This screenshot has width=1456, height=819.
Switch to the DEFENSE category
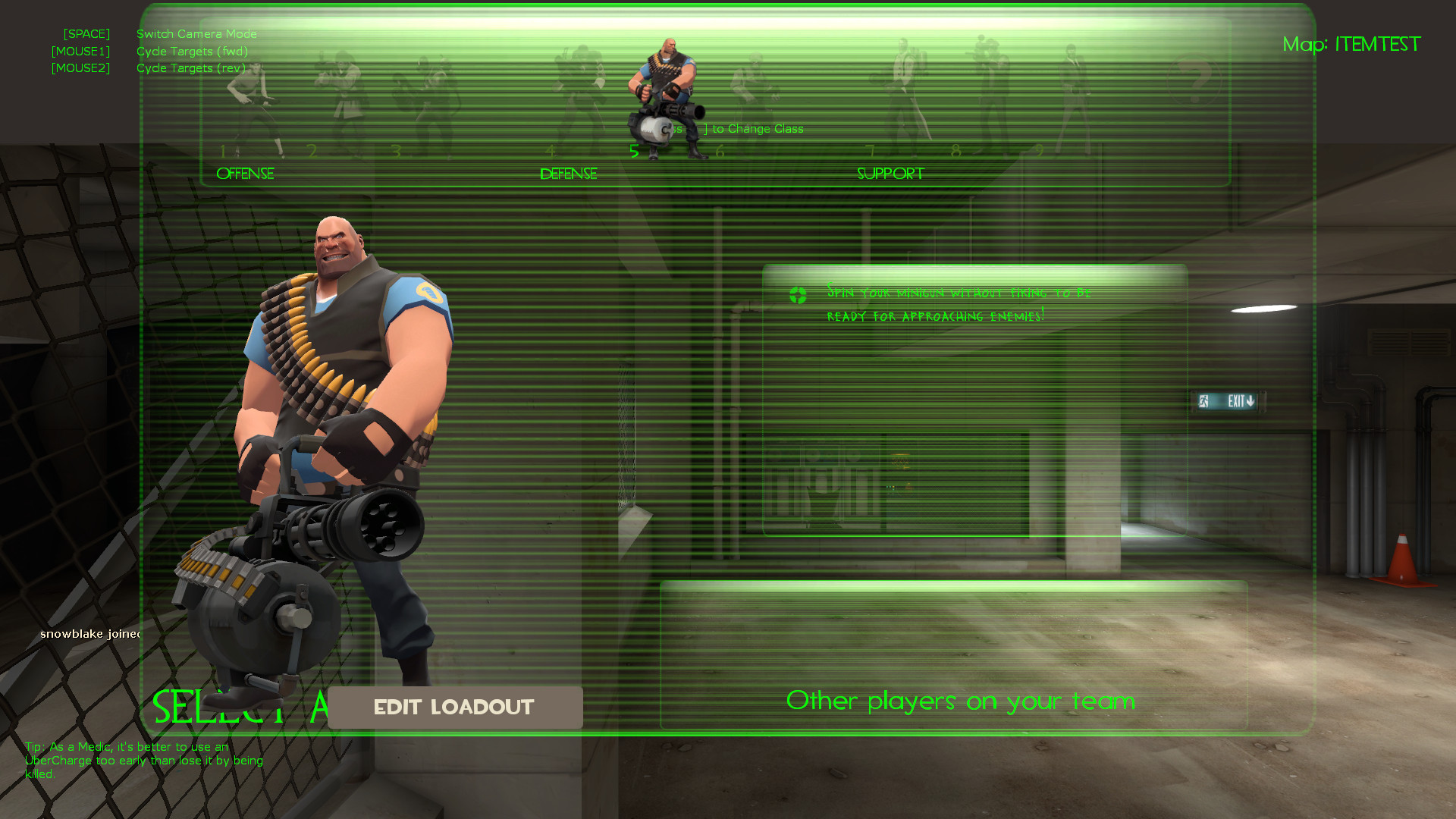point(568,174)
